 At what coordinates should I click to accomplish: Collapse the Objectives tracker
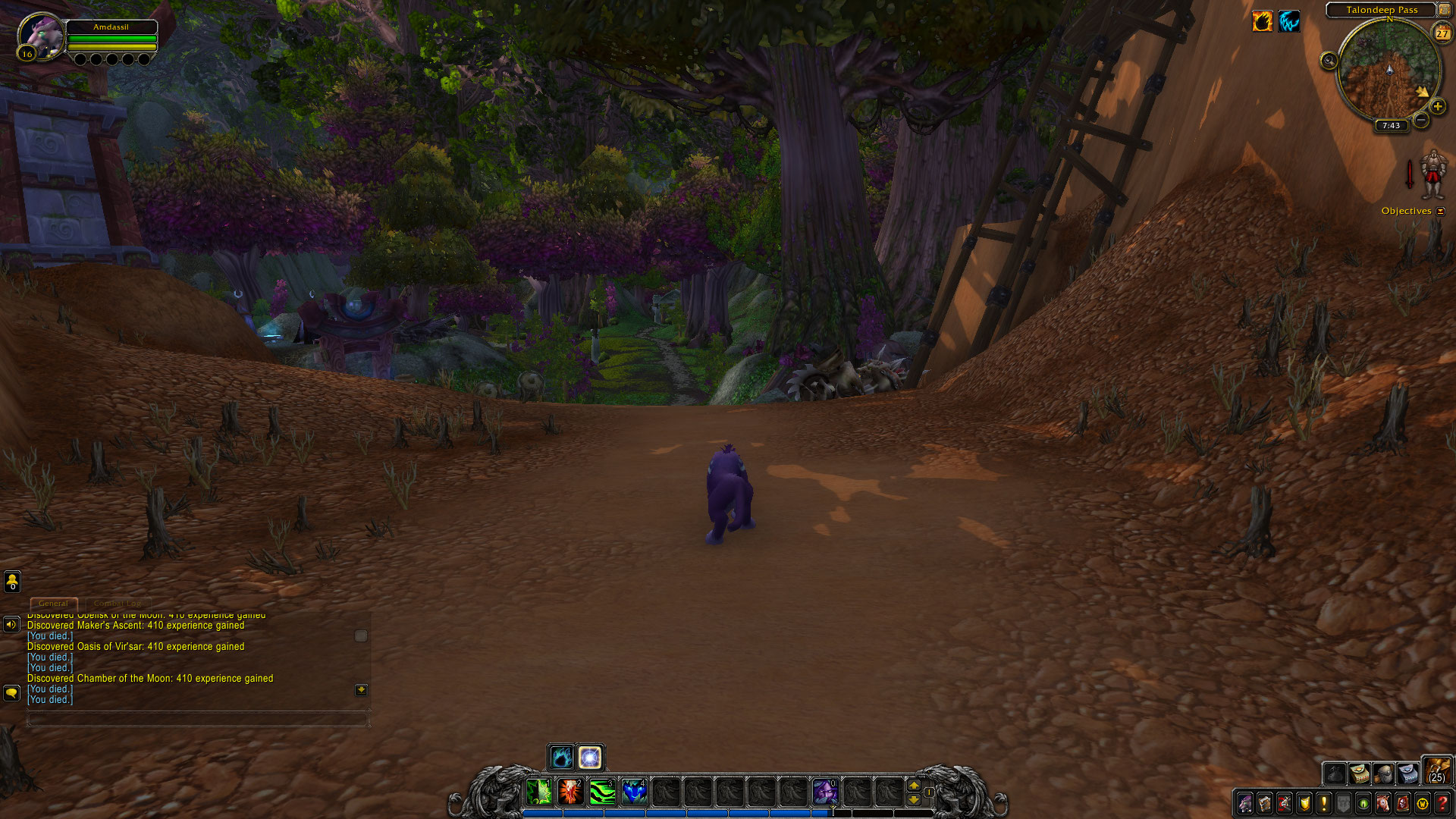[x=1441, y=212]
